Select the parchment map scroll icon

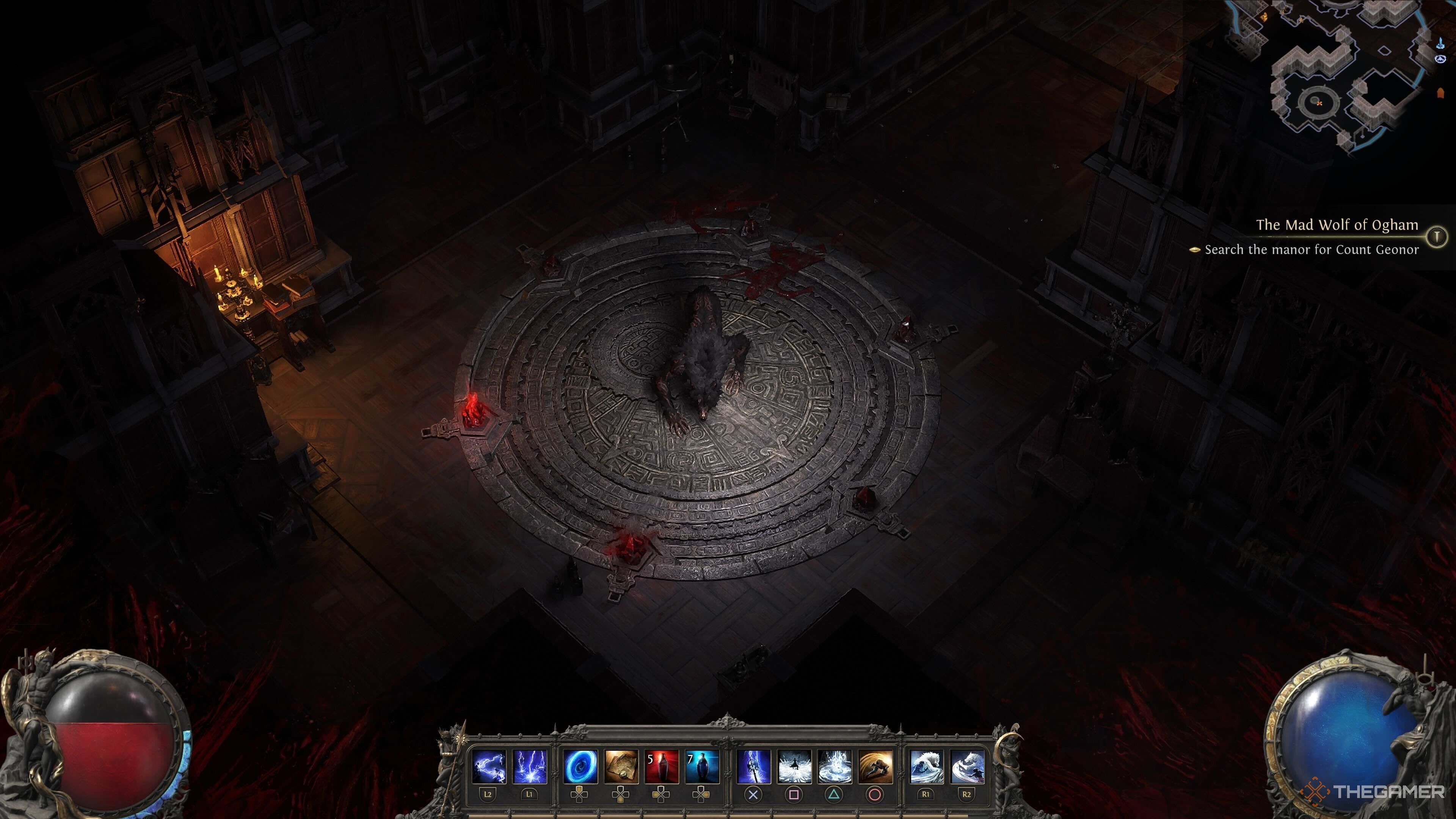[621, 767]
